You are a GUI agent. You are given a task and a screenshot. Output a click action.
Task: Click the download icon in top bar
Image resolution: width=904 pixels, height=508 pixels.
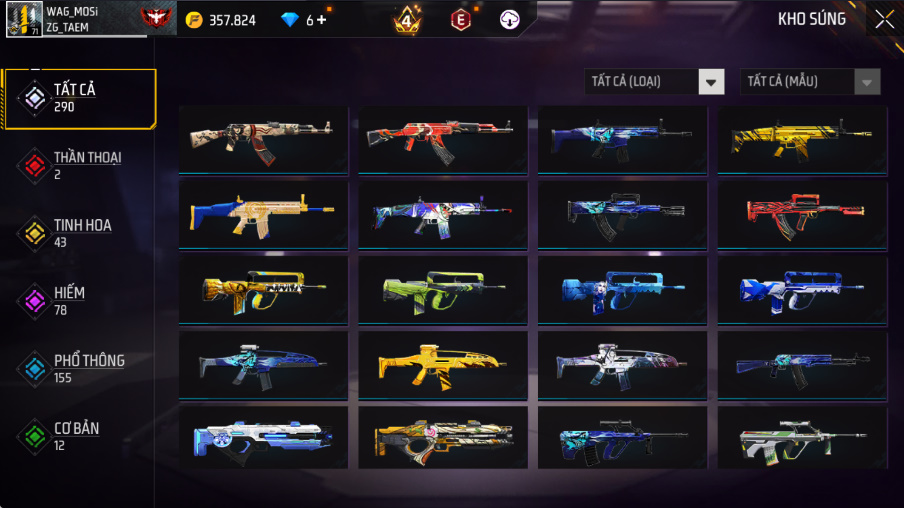[509, 19]
